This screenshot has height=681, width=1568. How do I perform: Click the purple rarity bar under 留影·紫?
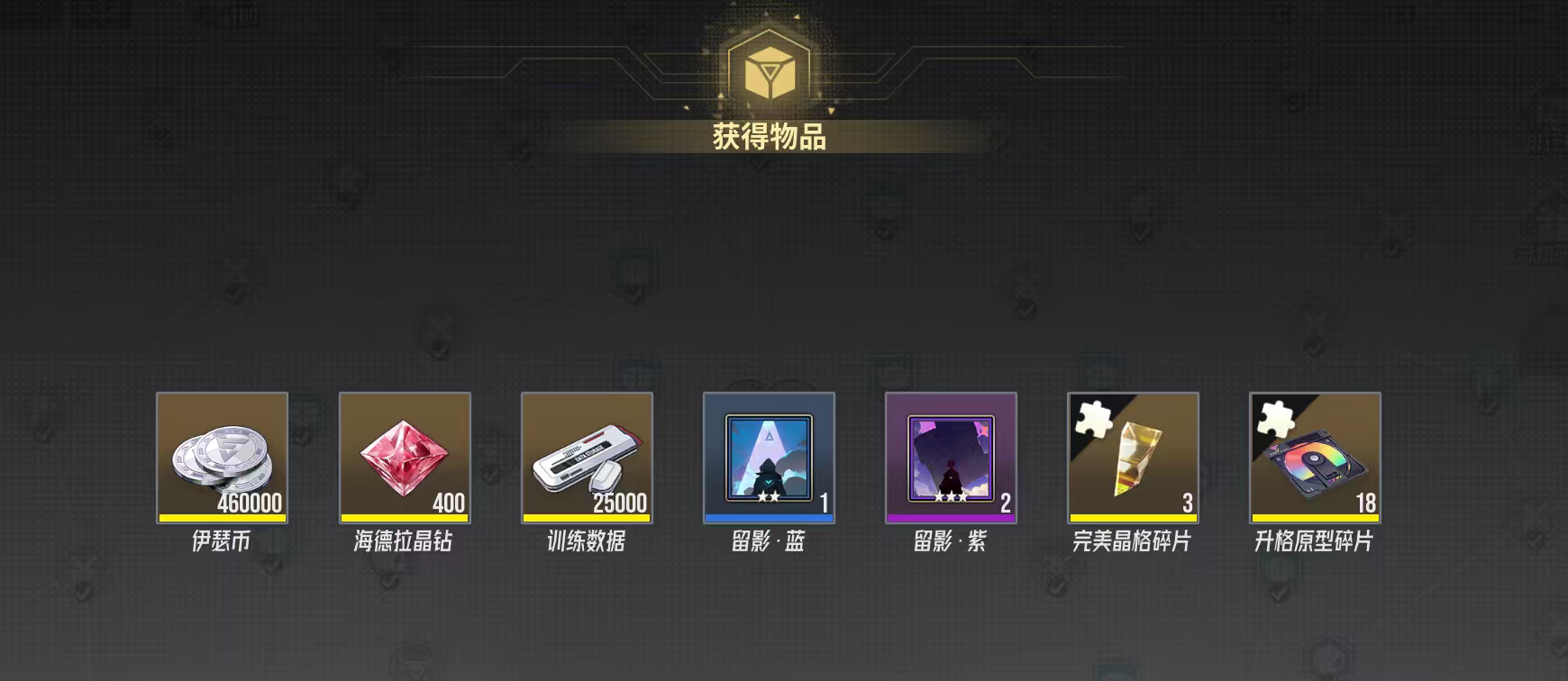pos(953,516)
